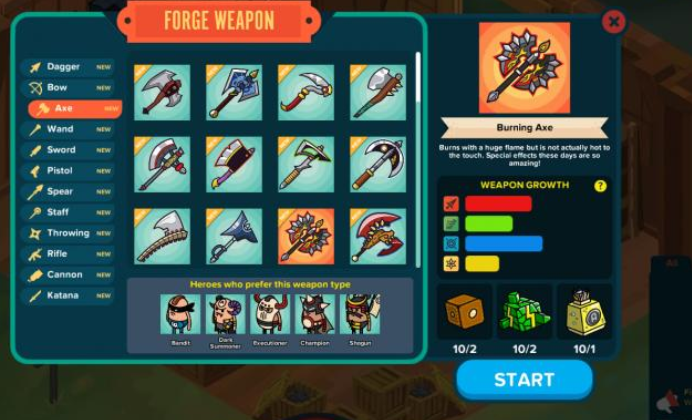Viewport: 692px width, 420px height.
Task: Select the highlighted Burning Axe tile
Action: (305, 236)
